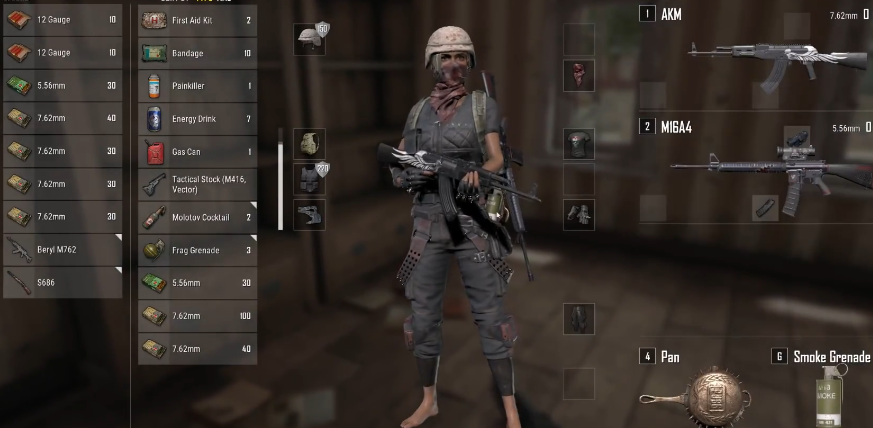
Task: Click the equipped backpack slot
Action: (x=309, y=143)
